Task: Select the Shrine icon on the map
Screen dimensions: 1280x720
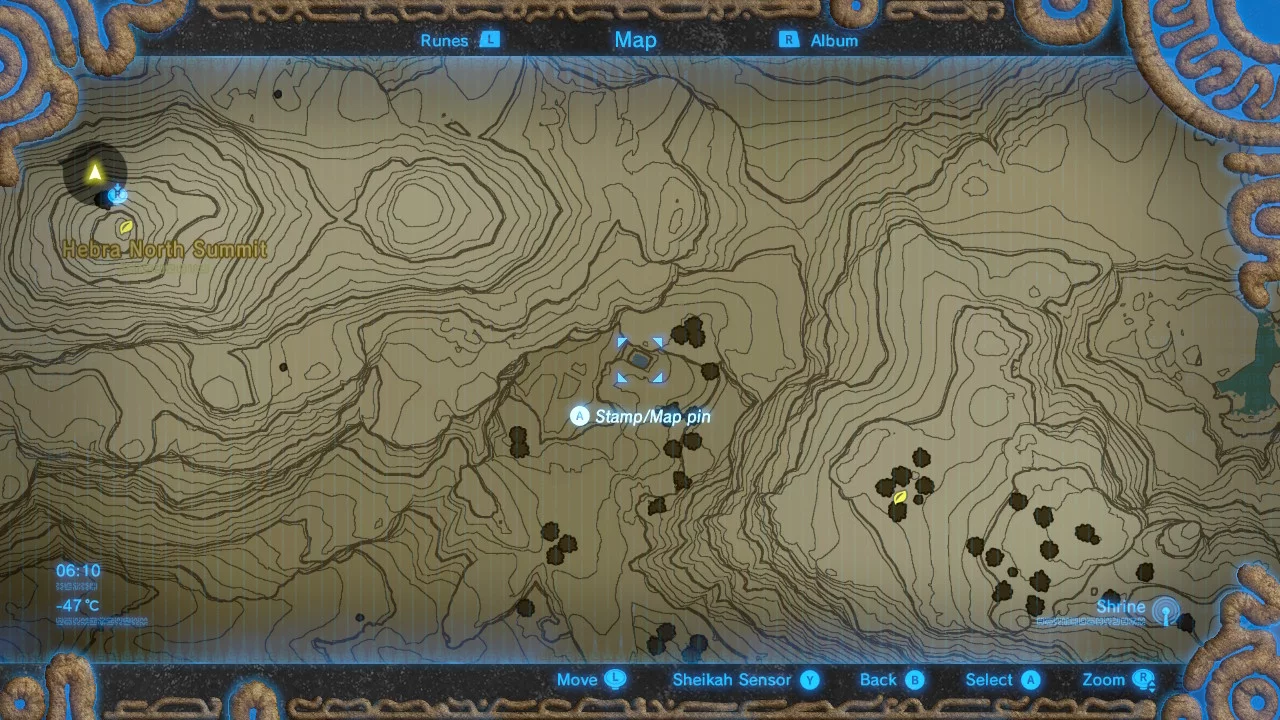Action: [1163, 608]
